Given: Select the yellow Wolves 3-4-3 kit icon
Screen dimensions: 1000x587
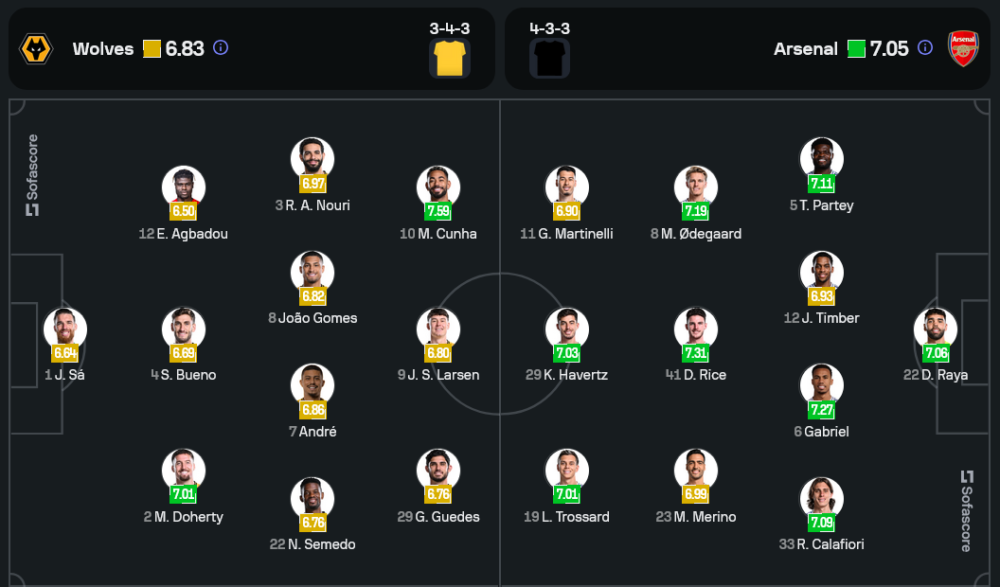Looking at the screenshot, I should coord(450,59).
